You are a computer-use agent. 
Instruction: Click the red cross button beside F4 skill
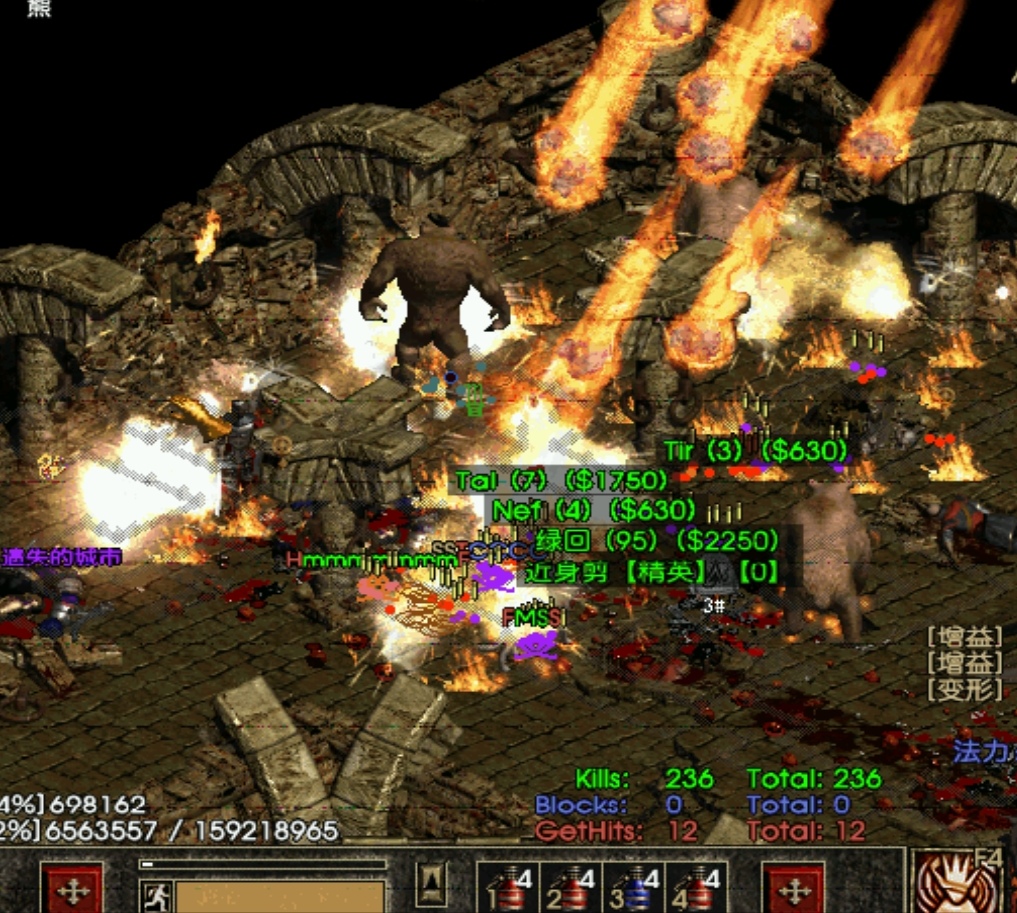coord(793,890)
